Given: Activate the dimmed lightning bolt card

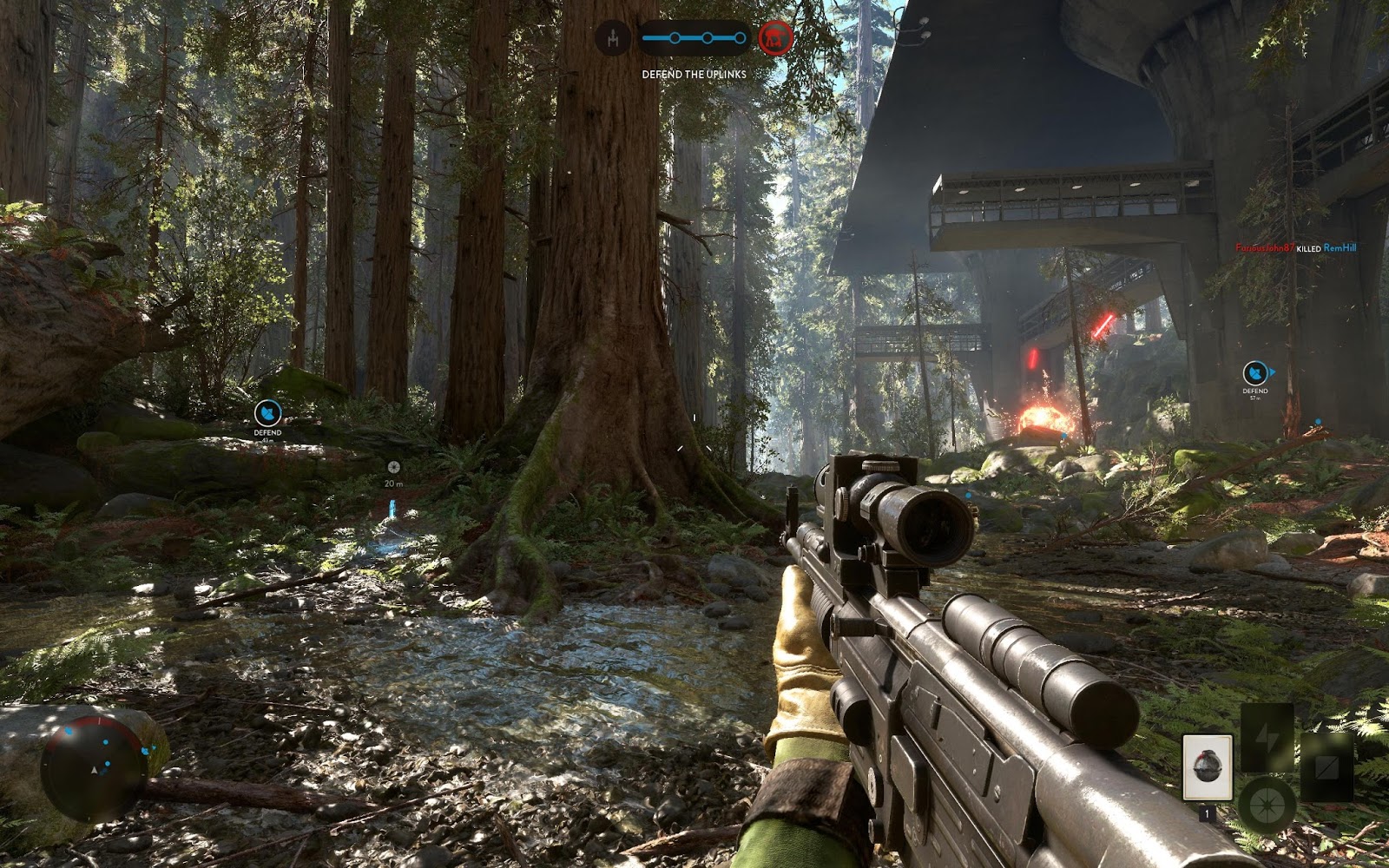Looking at the screenshot, I should tap(1266, 738).
